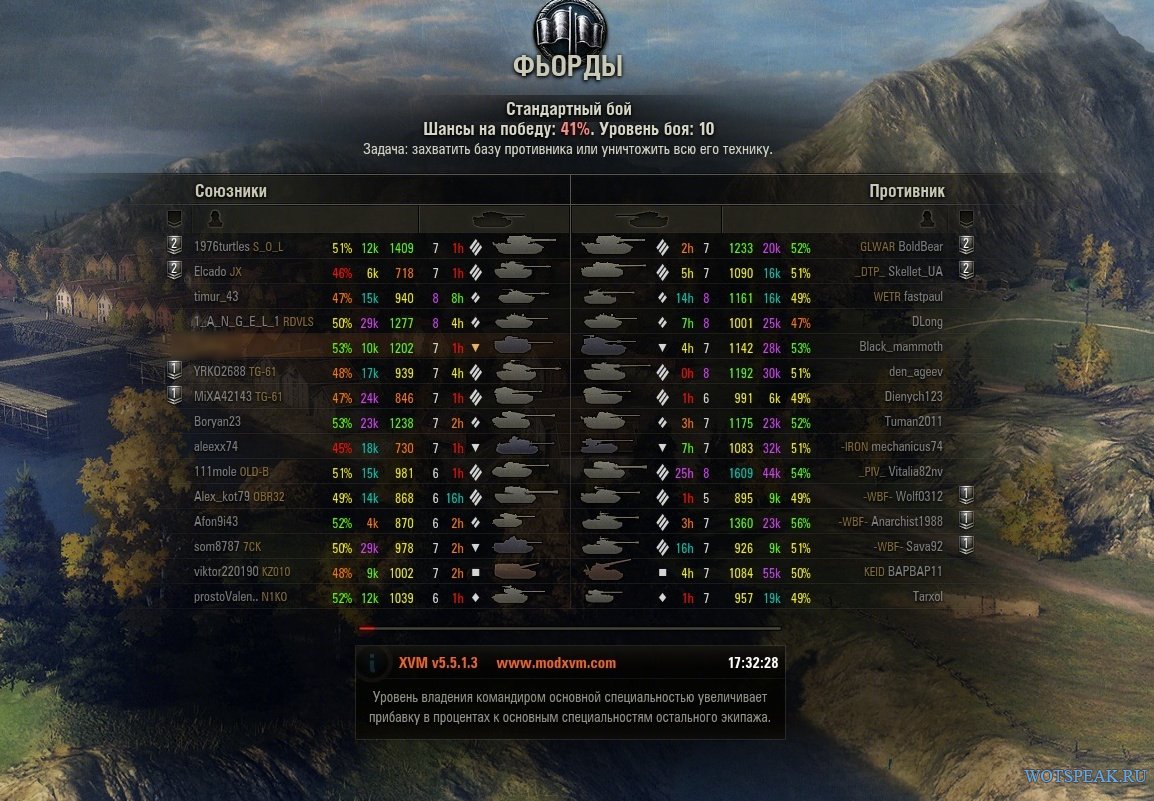1154x801 pixels.
Task: Click the info icon beside XVM v5.5.1.3
Action: pyautogui.click(x=373, y=663)
